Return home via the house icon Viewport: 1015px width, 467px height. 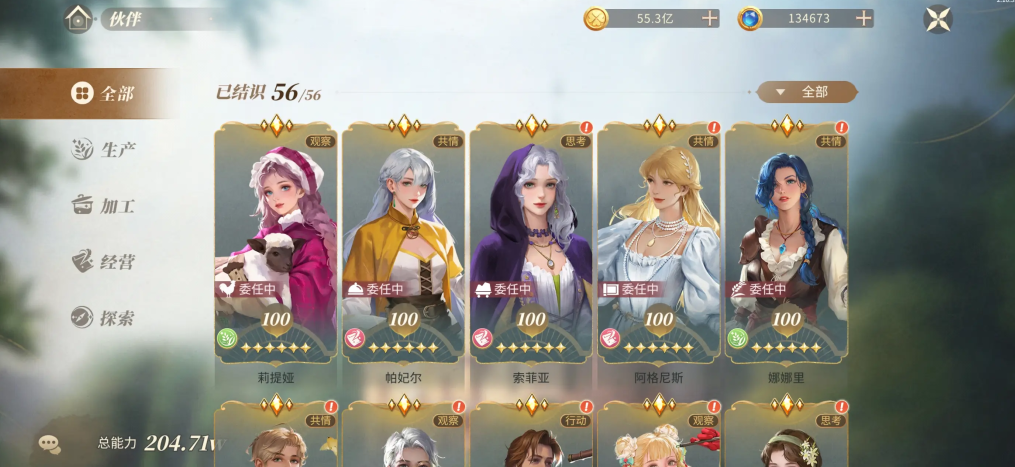click(79, 18)
